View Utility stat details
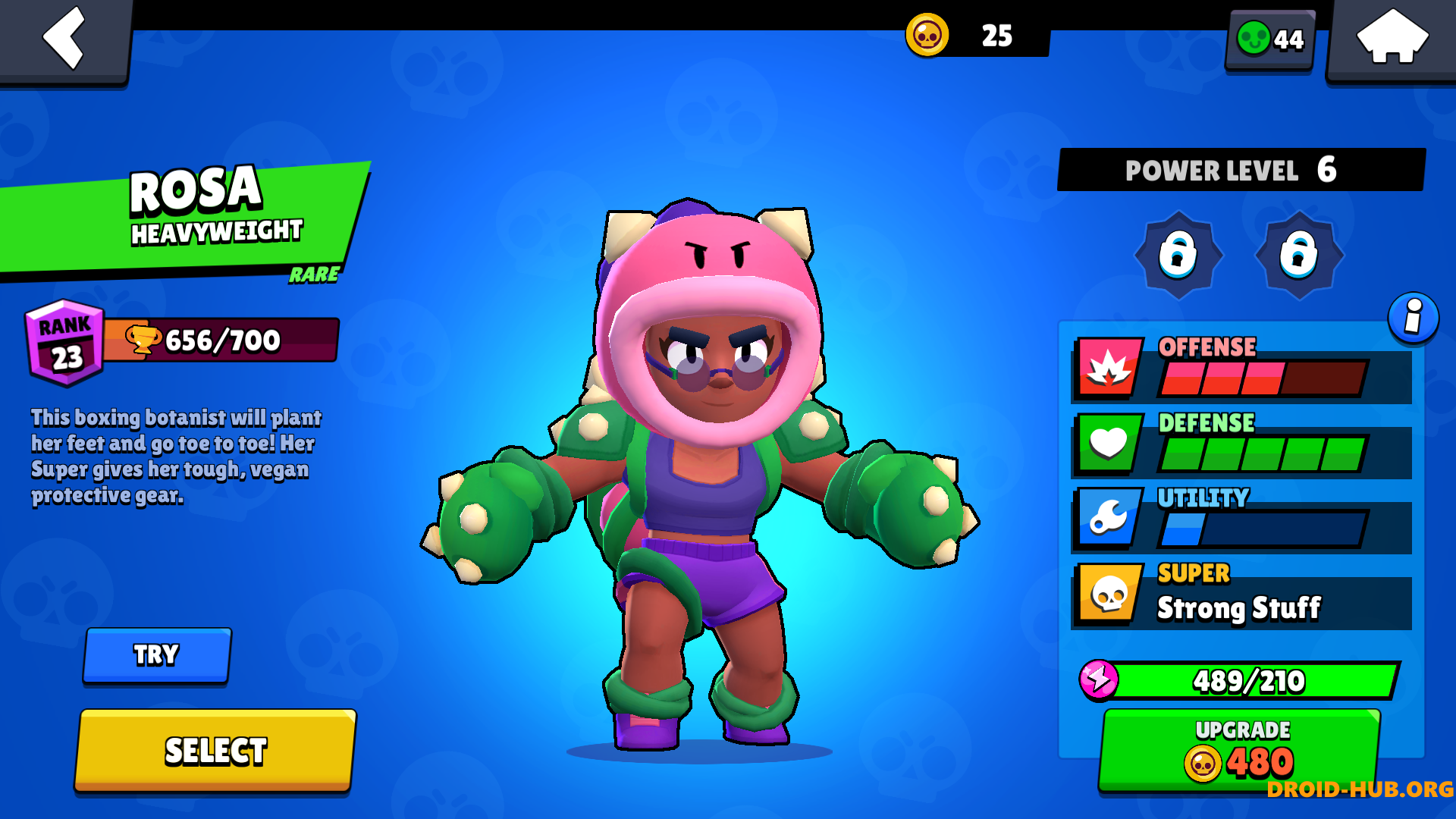The height and width of the screenshot is (819, 1456). [1241, 520]
